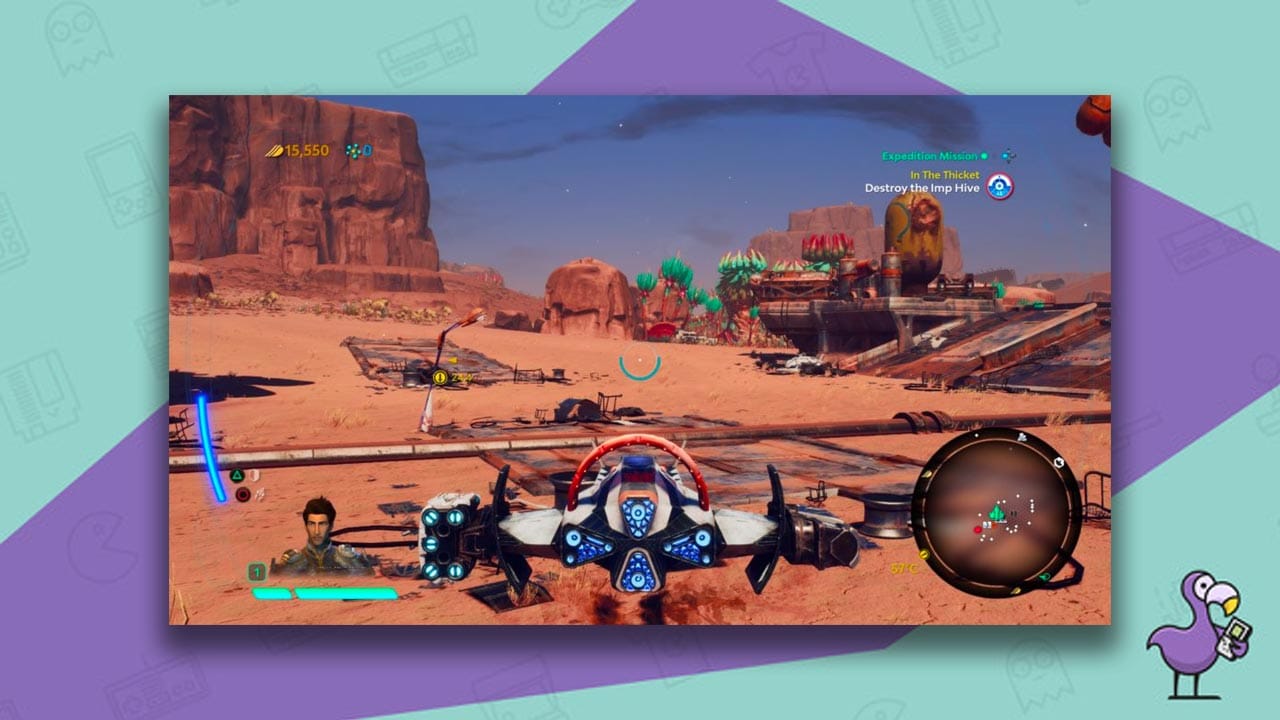
Task: Click the yellow currency icon next to 15,550
Action: [275, 151]
